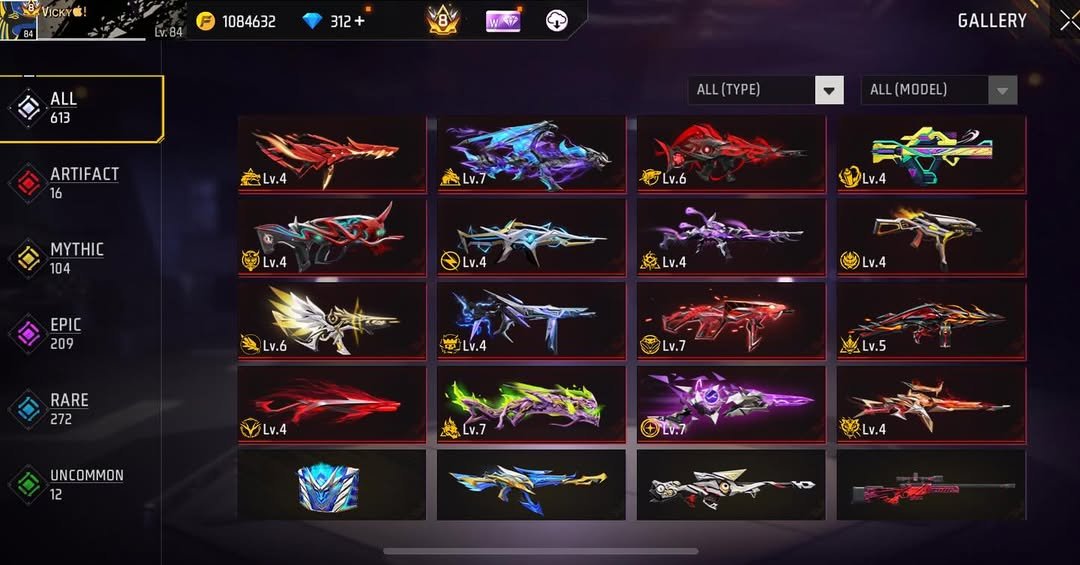Choose the Rare category tab
The image size is (1080, 565).
(x=68, y=409)
